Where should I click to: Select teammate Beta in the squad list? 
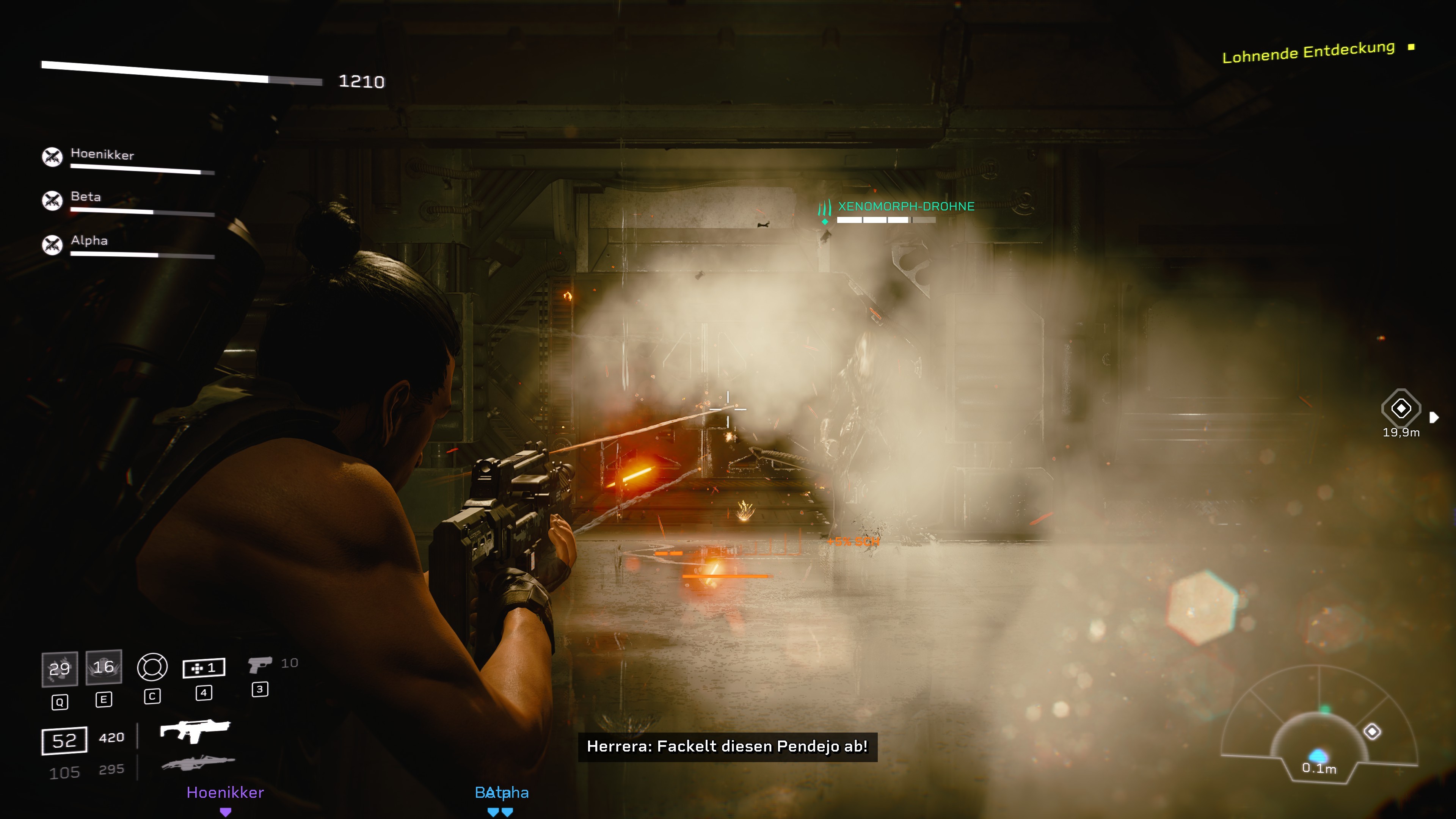[86, 197]
